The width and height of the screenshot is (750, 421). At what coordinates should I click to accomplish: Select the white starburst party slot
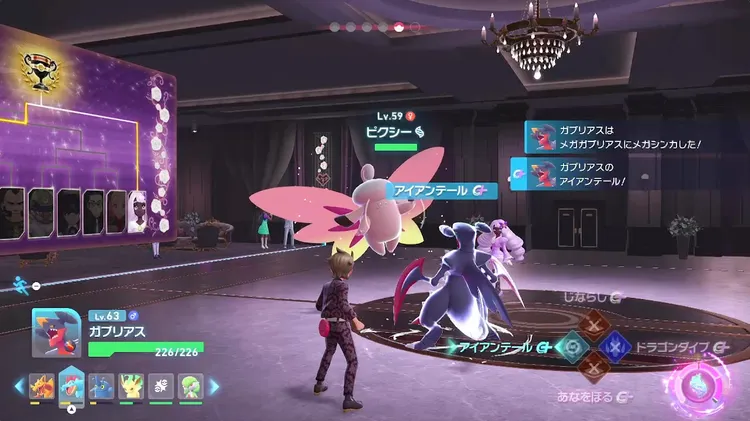pyautogui.click(x=159, y=386)
